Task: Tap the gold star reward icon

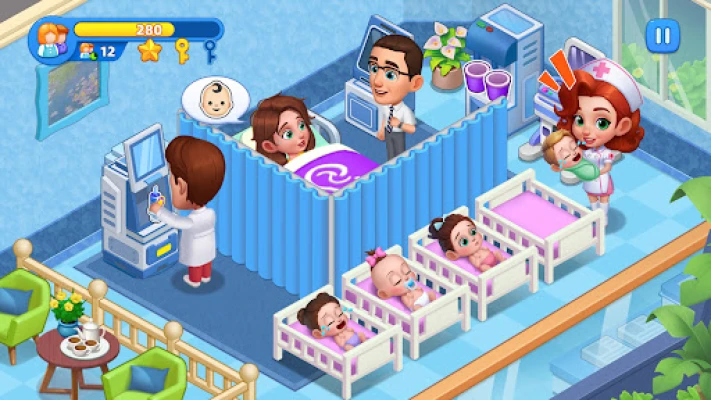Action: tap(149, 50)
